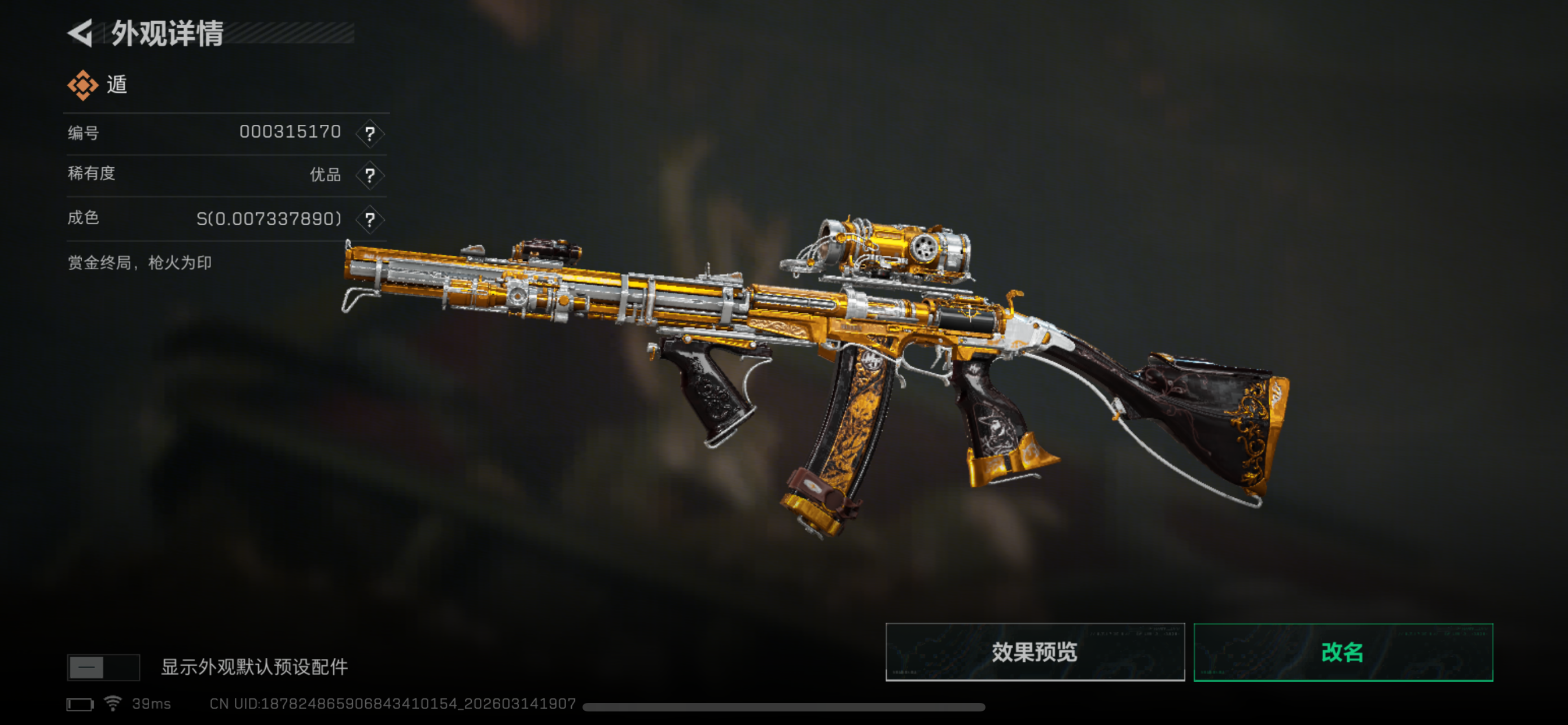Go back using the arrow beside 外观详情

[x=80, y=33]
